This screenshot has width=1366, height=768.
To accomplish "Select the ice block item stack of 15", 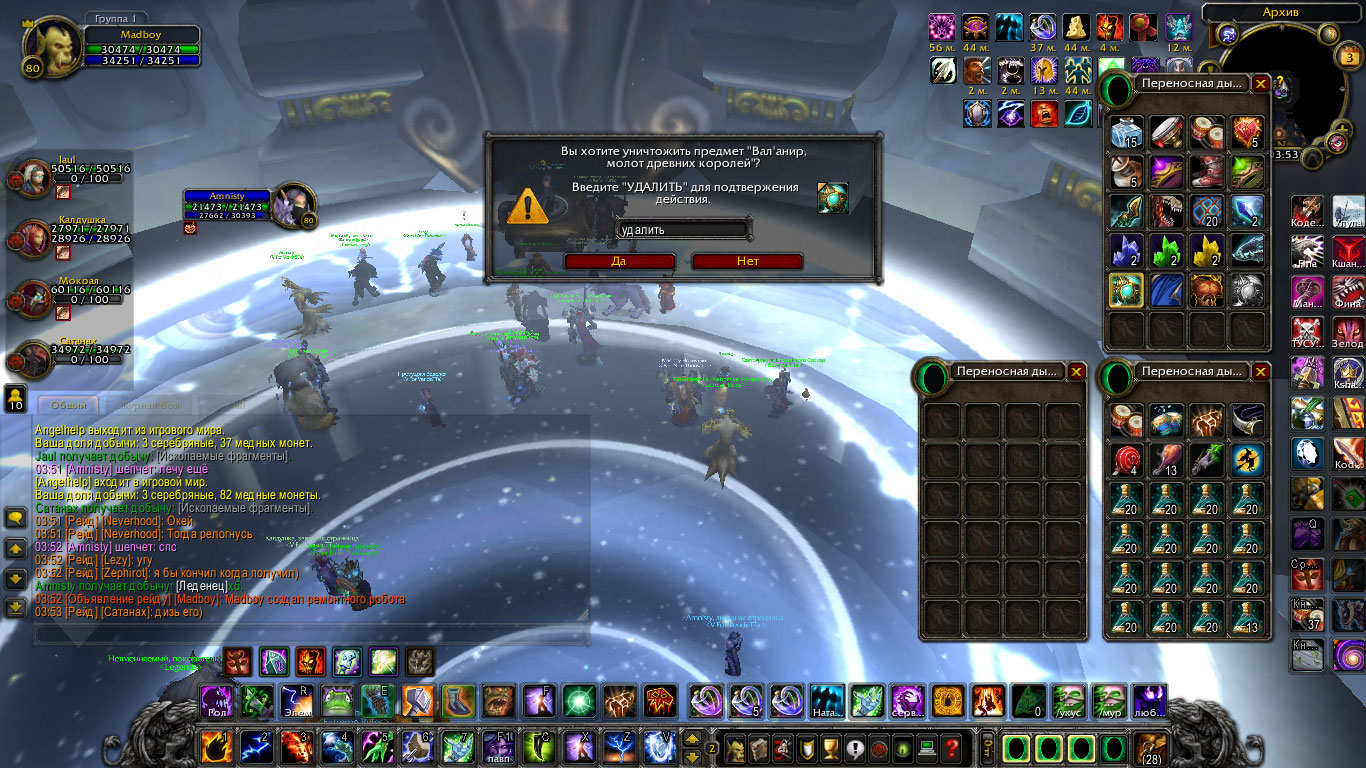I will pos(1127,131).
